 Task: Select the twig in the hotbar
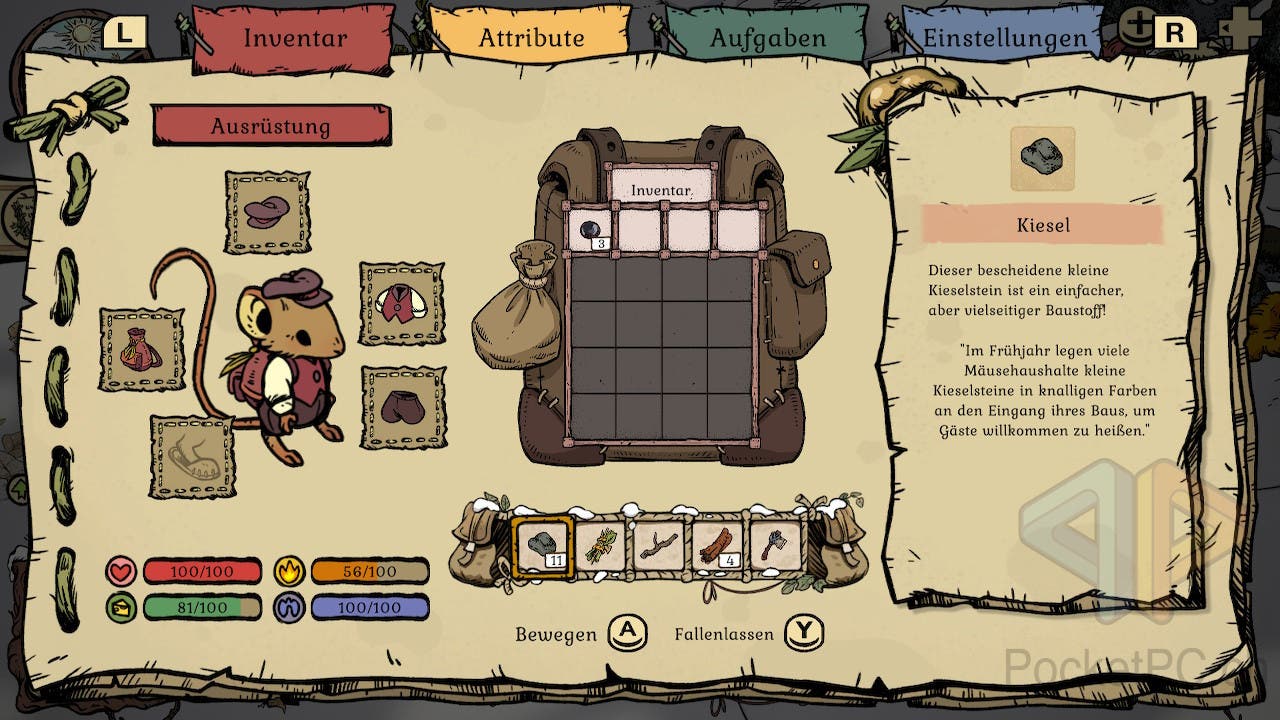click(659, 547)
